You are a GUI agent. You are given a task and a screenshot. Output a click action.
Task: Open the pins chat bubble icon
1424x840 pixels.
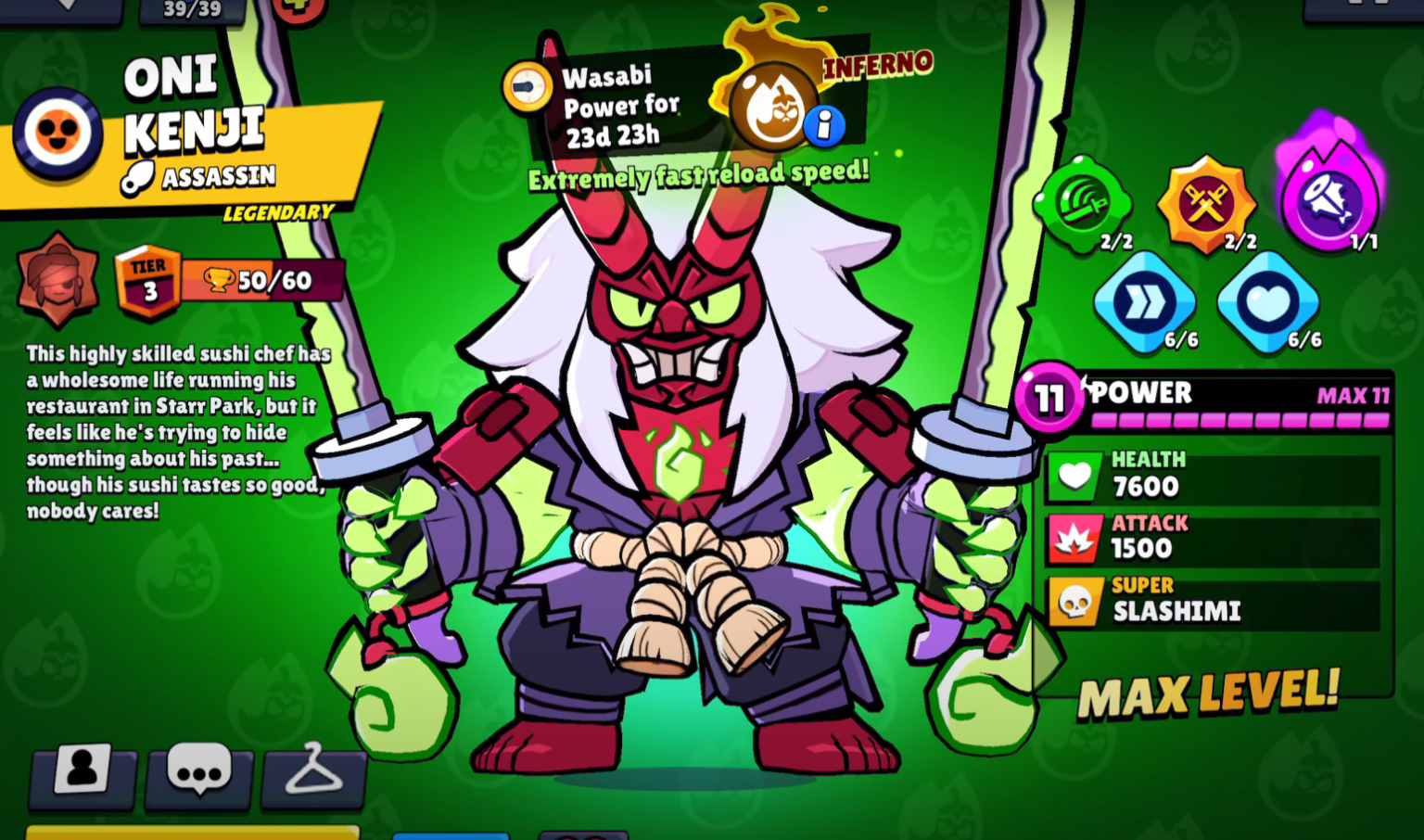198,779
